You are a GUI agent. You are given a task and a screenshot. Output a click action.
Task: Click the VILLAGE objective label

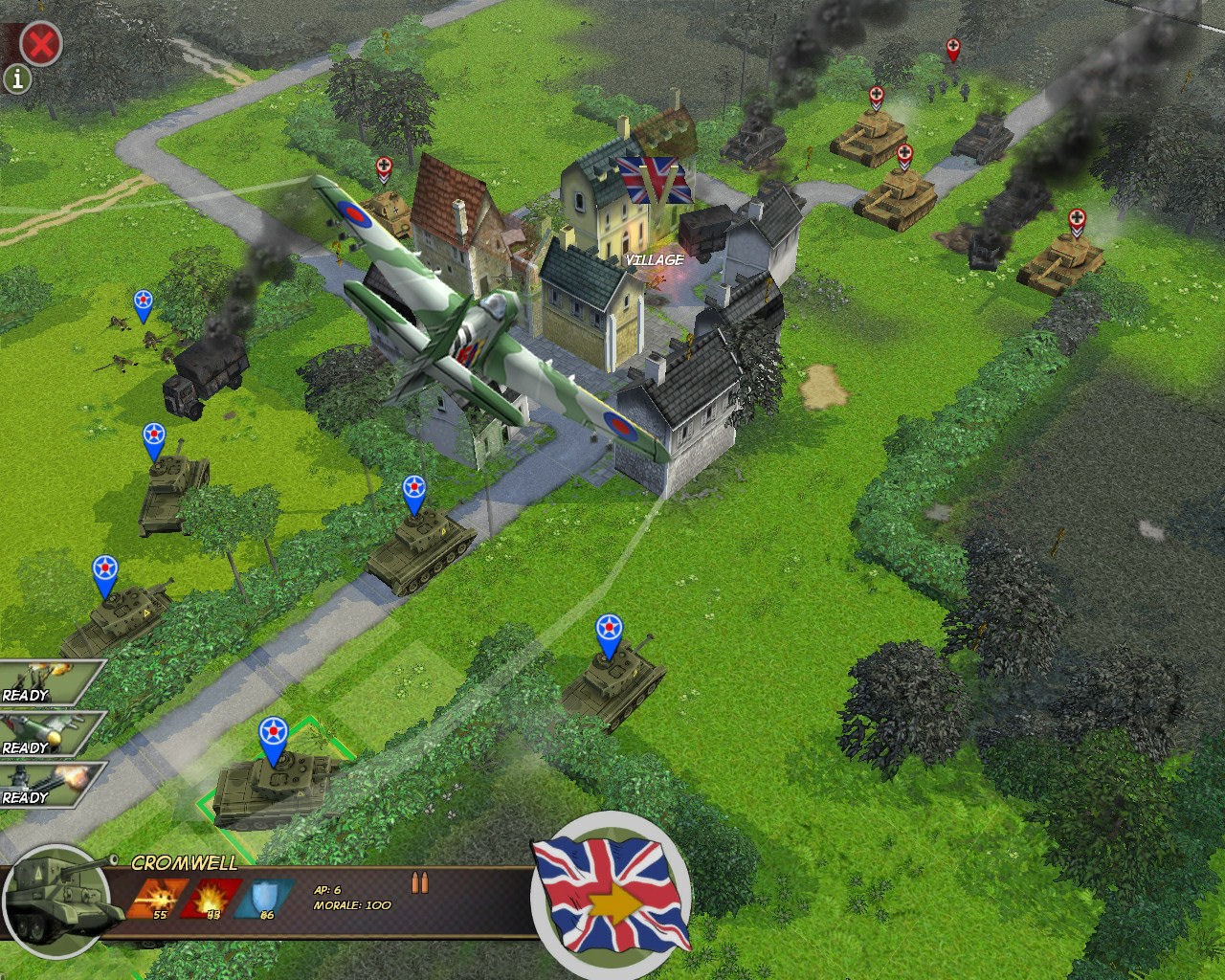(654, 258)
